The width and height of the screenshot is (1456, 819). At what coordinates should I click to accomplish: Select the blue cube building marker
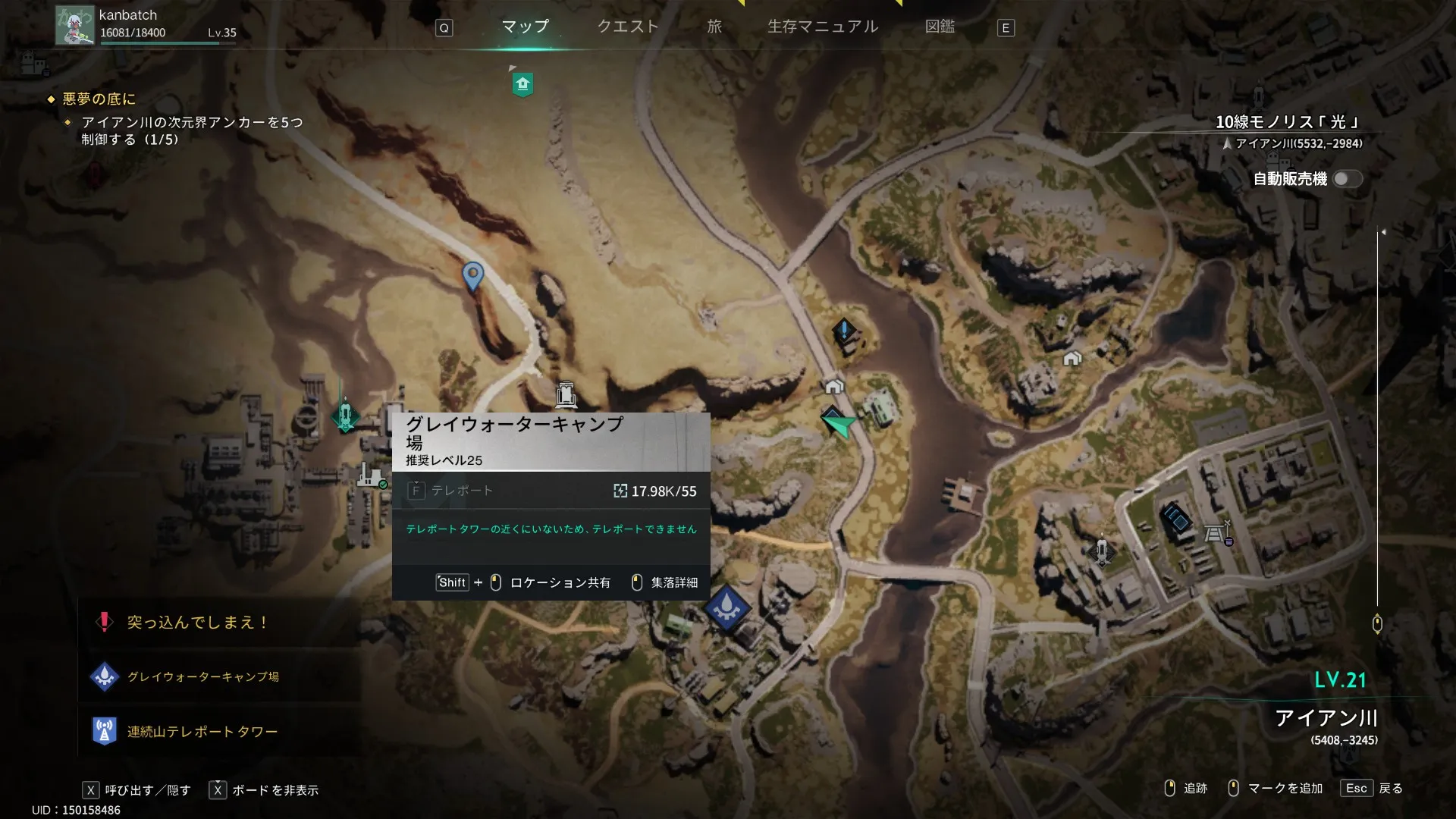pyautogui.click(x=1176, y=519)
